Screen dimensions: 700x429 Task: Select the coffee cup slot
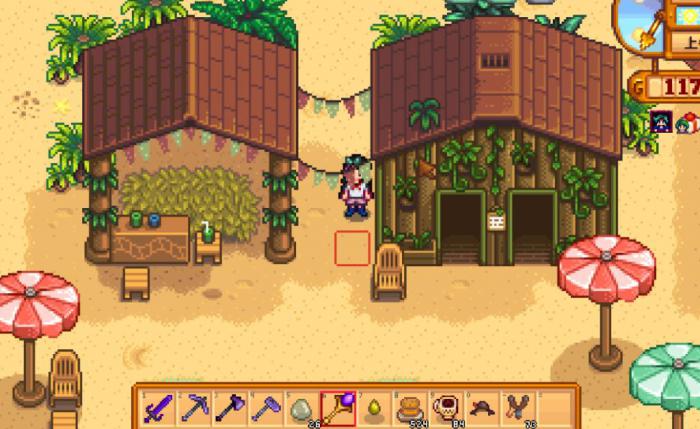click(x=445, y=407)
